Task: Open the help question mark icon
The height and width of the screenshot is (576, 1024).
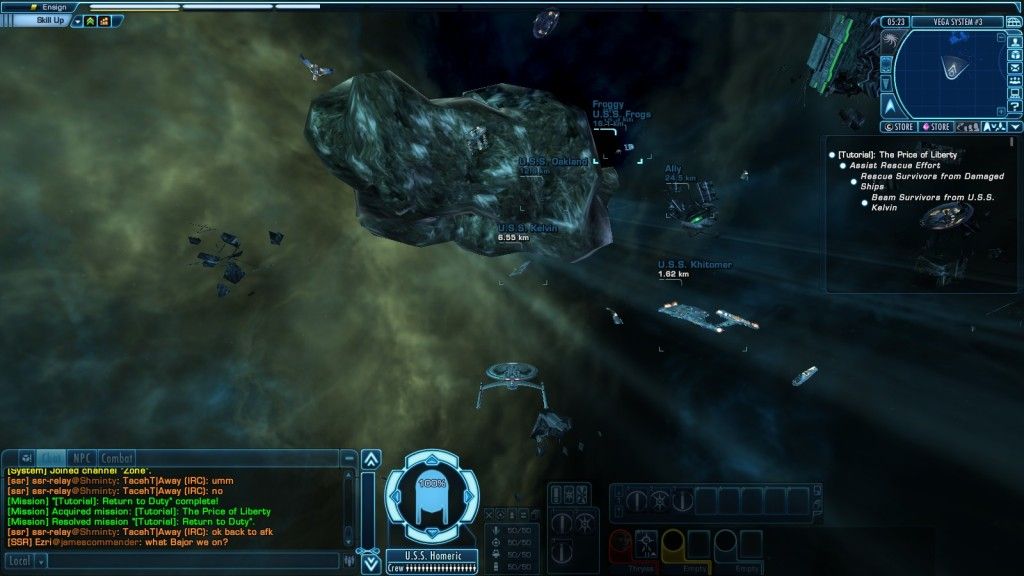Action: [x=1015, y=106]
